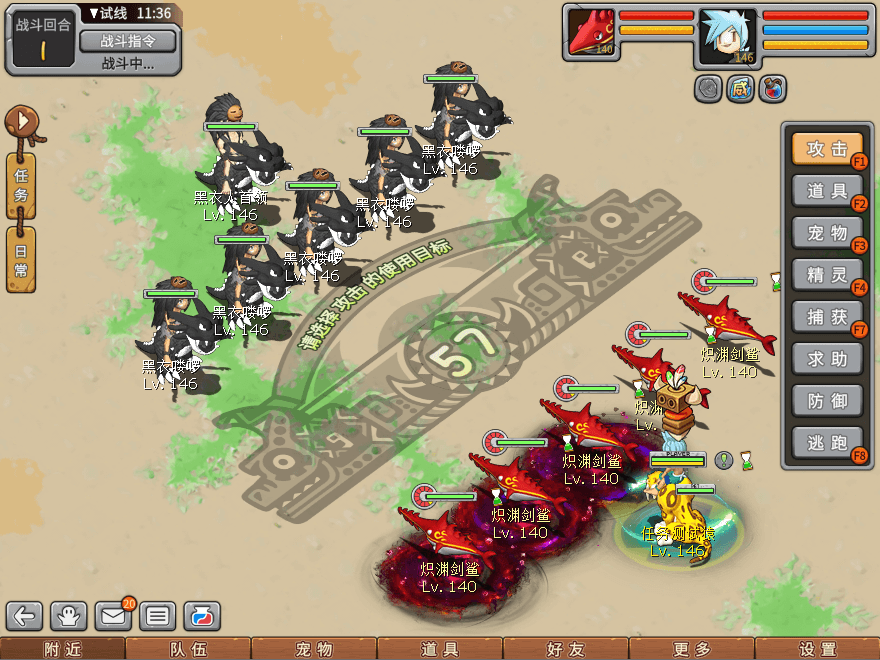Flee battle with the 逃跑 button
Screen dimensions: 880x660
pyautogui.click(x=827, y=443)
